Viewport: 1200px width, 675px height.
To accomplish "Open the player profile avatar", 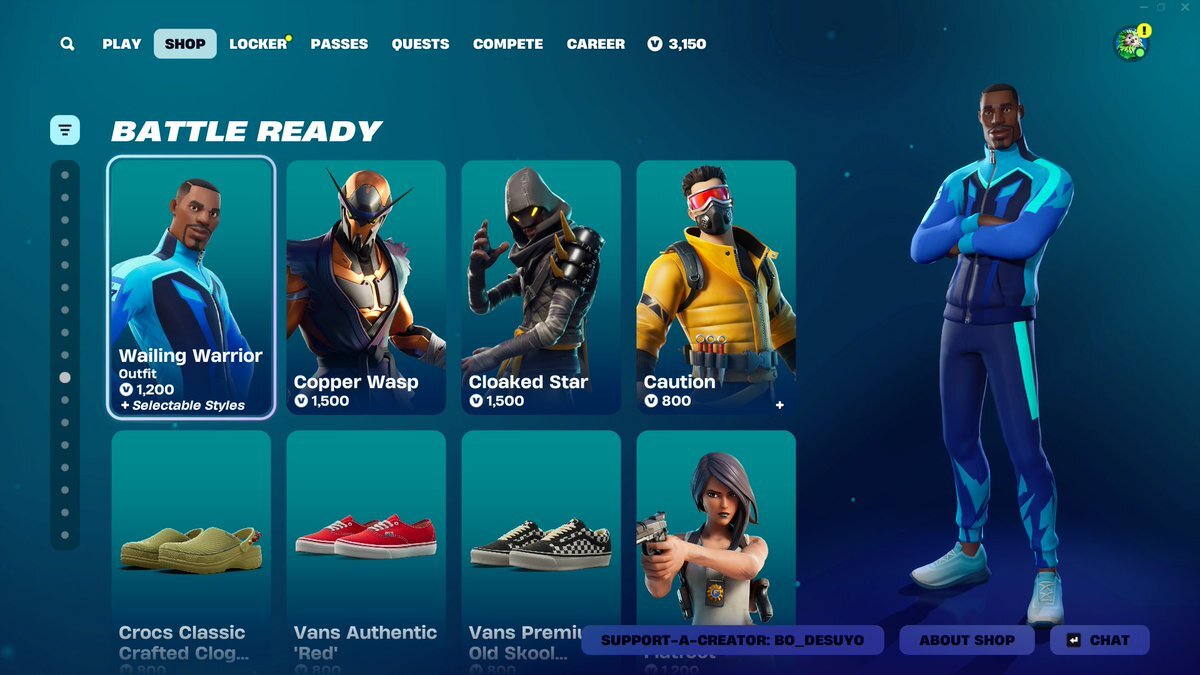I will pos(1131,44).
